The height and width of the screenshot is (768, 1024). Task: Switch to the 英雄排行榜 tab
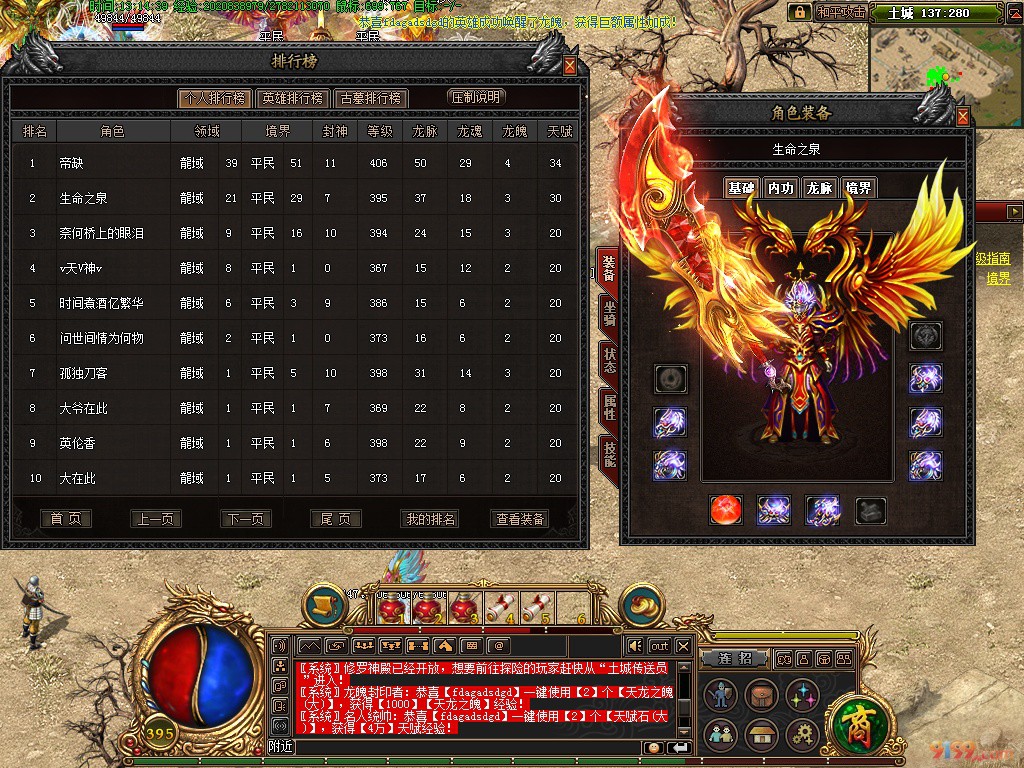[291, 98]
